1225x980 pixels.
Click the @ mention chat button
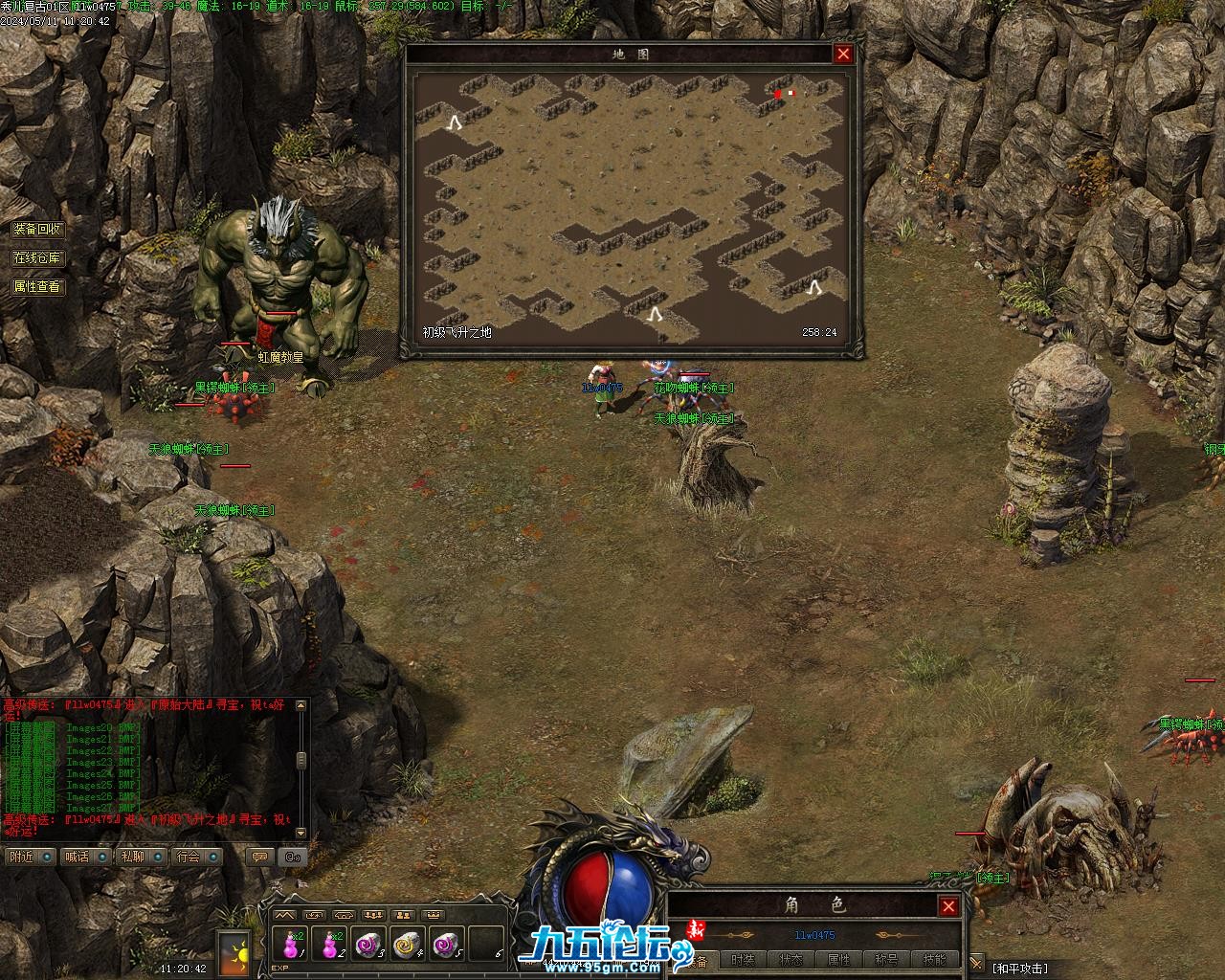(x=293, y=857)
